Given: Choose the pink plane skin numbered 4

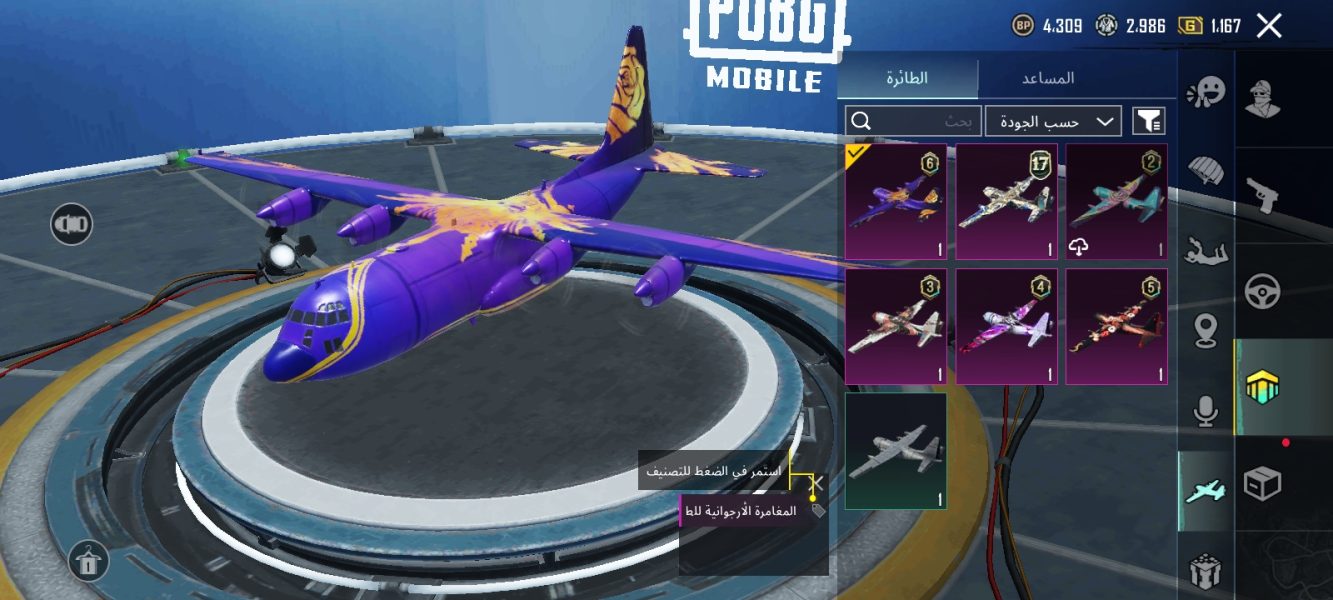Looking at the screenshot, I should (1006, 326).
